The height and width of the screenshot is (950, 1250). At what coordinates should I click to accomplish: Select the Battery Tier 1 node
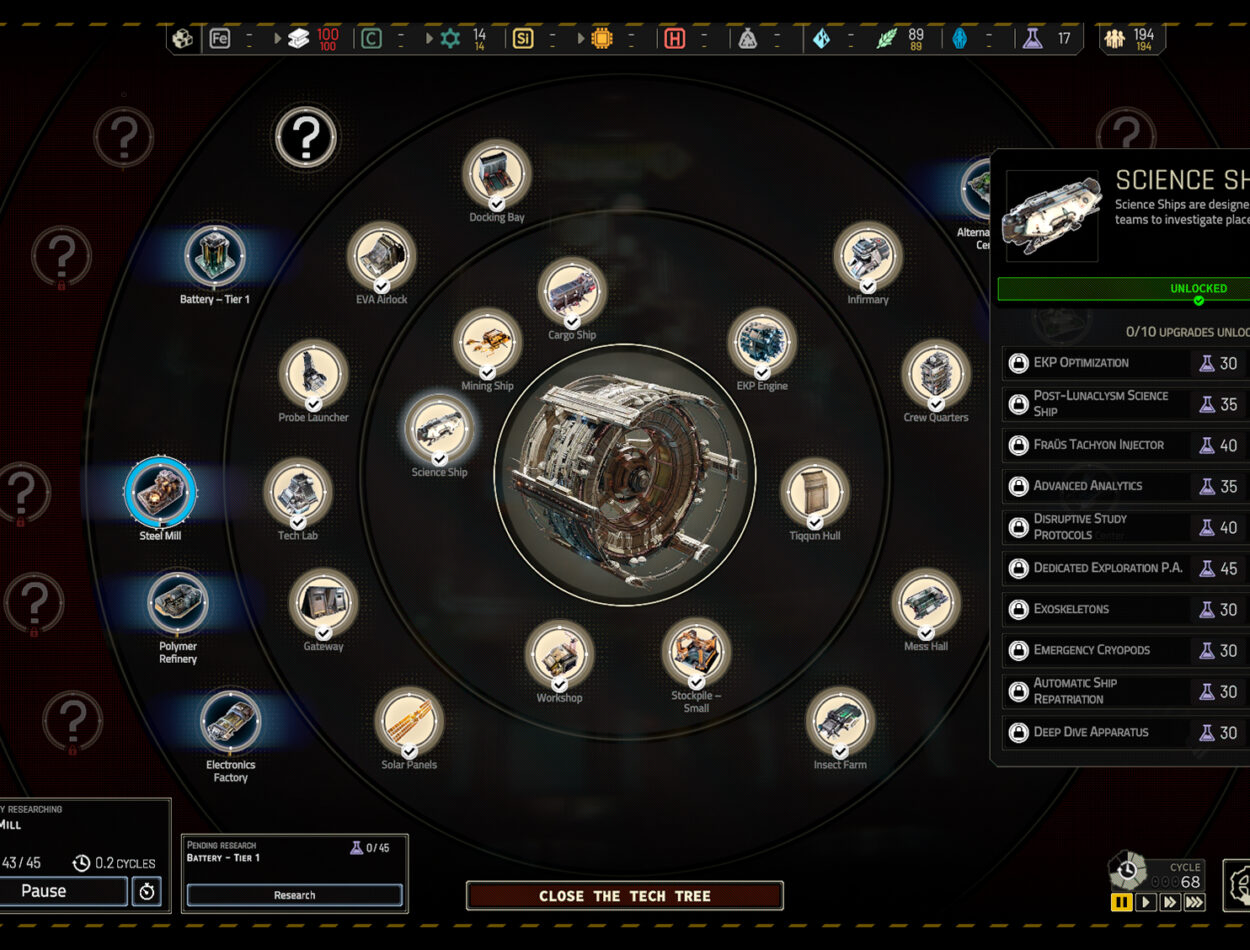(x=215, y=256)
